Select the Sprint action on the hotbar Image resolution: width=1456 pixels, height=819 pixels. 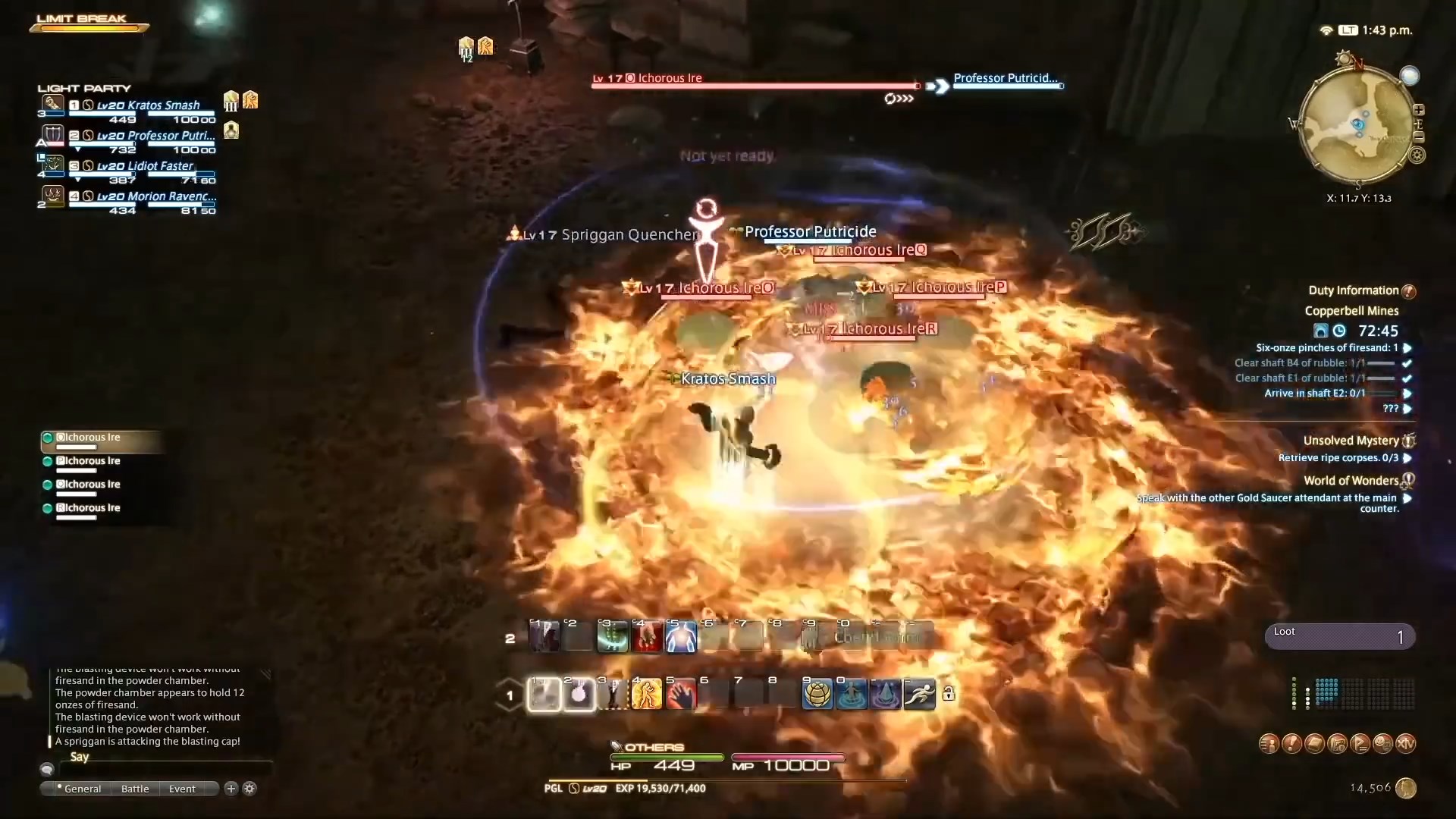pyautogui.click(x=919, y=694)
